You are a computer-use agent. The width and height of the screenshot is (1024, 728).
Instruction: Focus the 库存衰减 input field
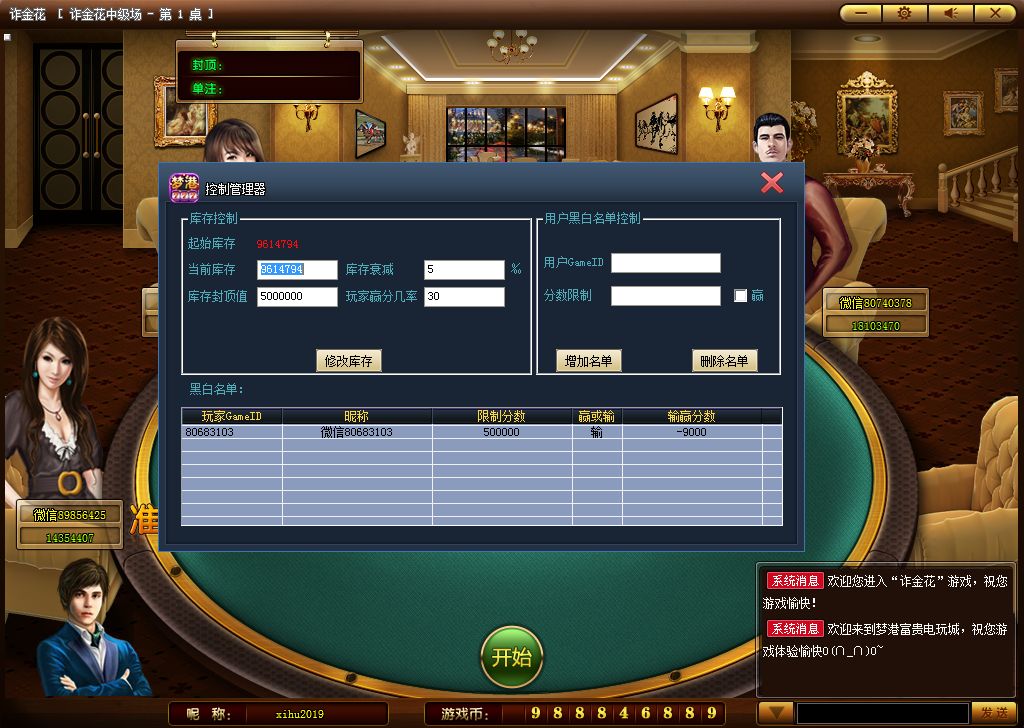click(x=464, y=270)
